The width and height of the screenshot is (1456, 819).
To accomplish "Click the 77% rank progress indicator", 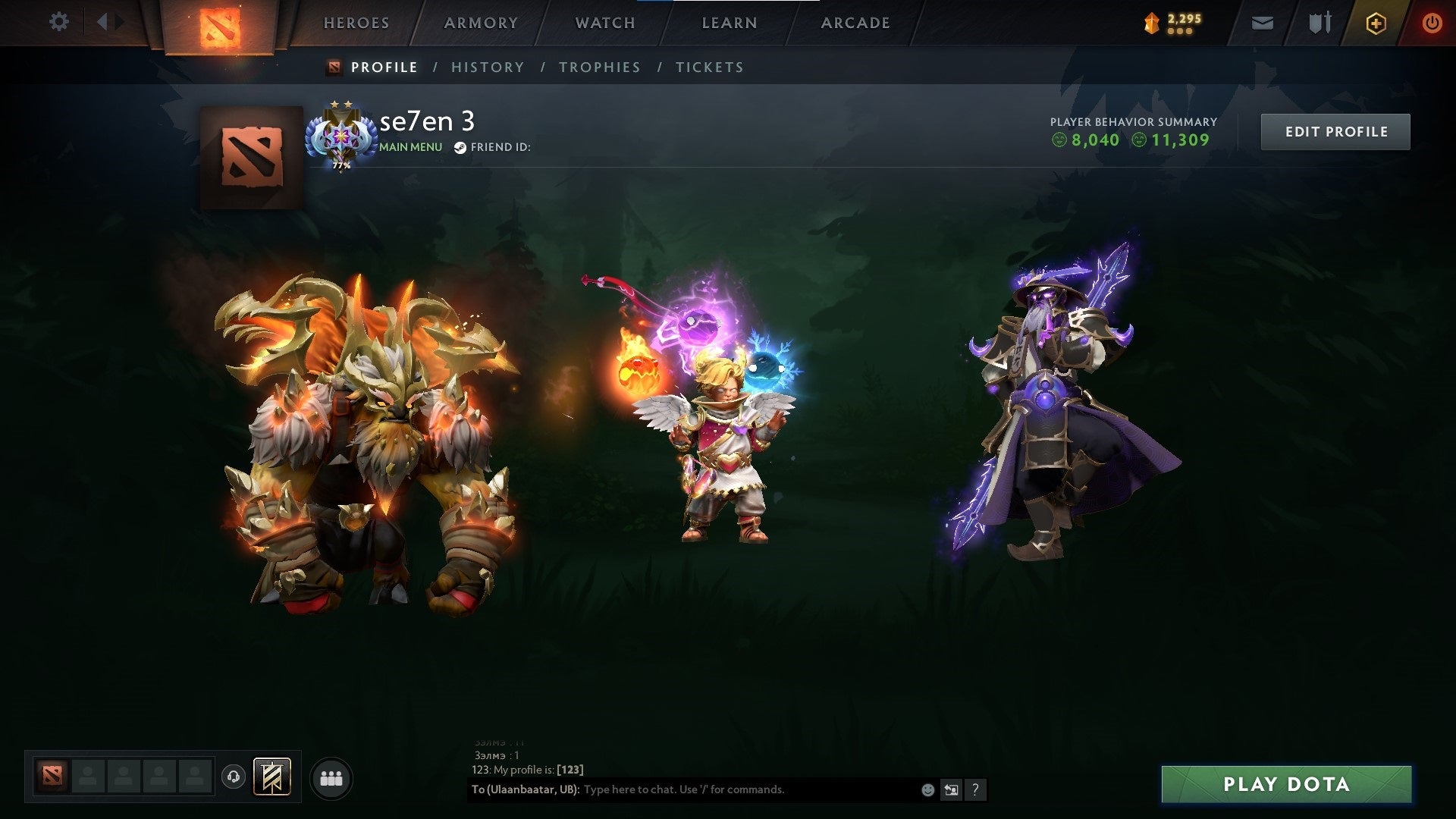I will [x=340, y=165].
